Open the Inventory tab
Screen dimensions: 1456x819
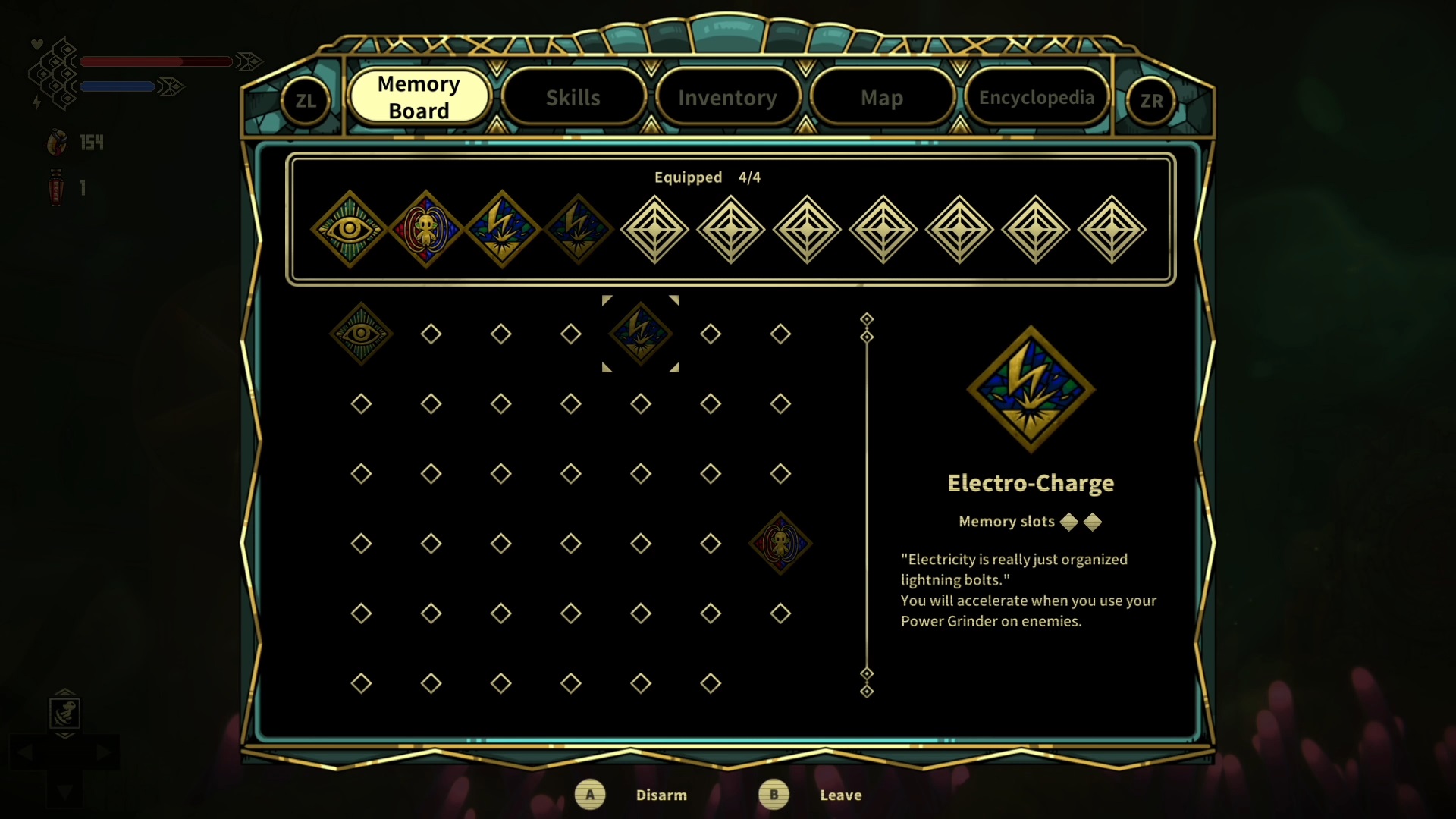point(727,98)
